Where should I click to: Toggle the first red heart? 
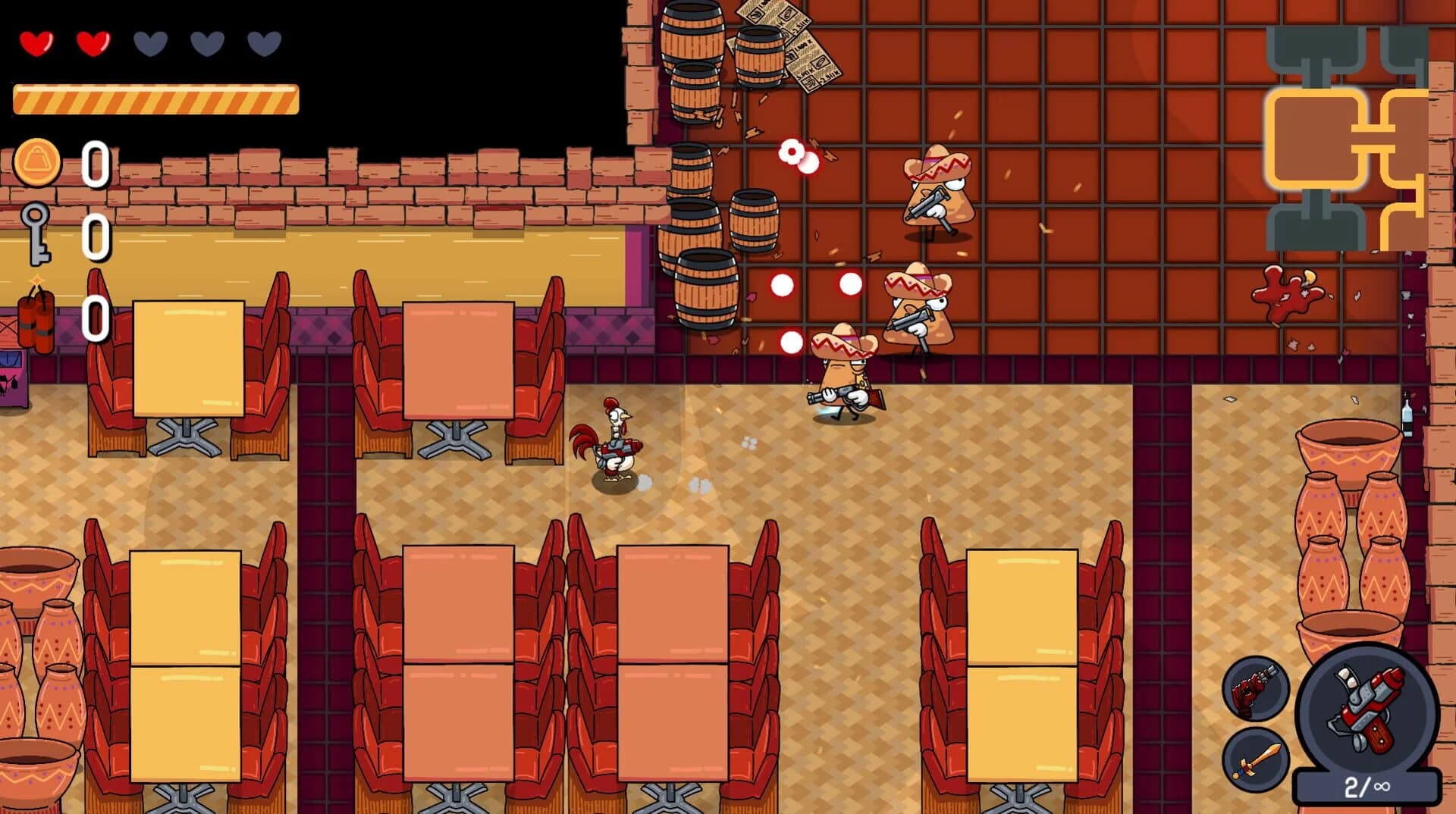click(x=38, y=43)
